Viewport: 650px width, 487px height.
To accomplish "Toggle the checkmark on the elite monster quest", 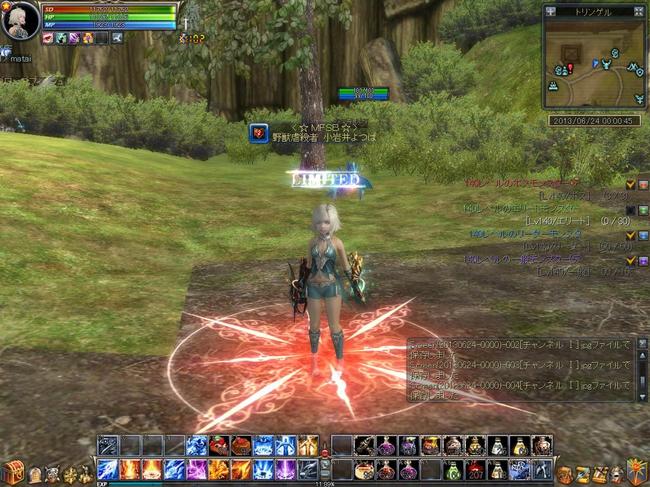I will (x=630, y=209).
